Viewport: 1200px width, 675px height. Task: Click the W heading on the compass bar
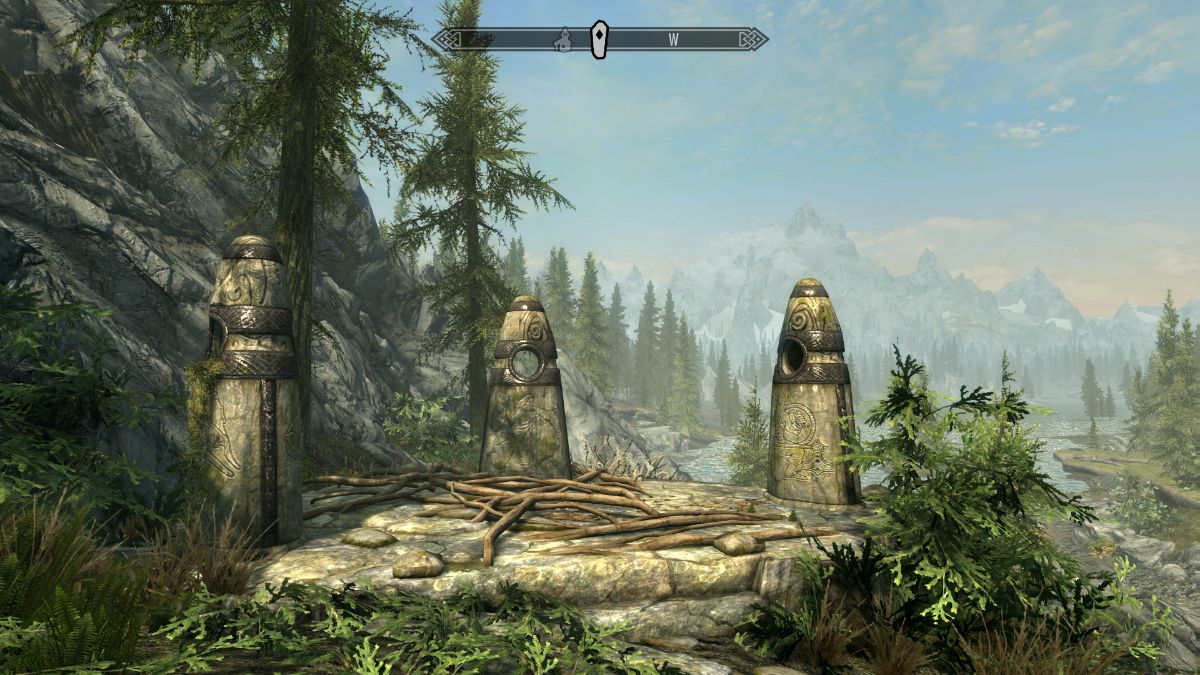(x=674, y=40)
